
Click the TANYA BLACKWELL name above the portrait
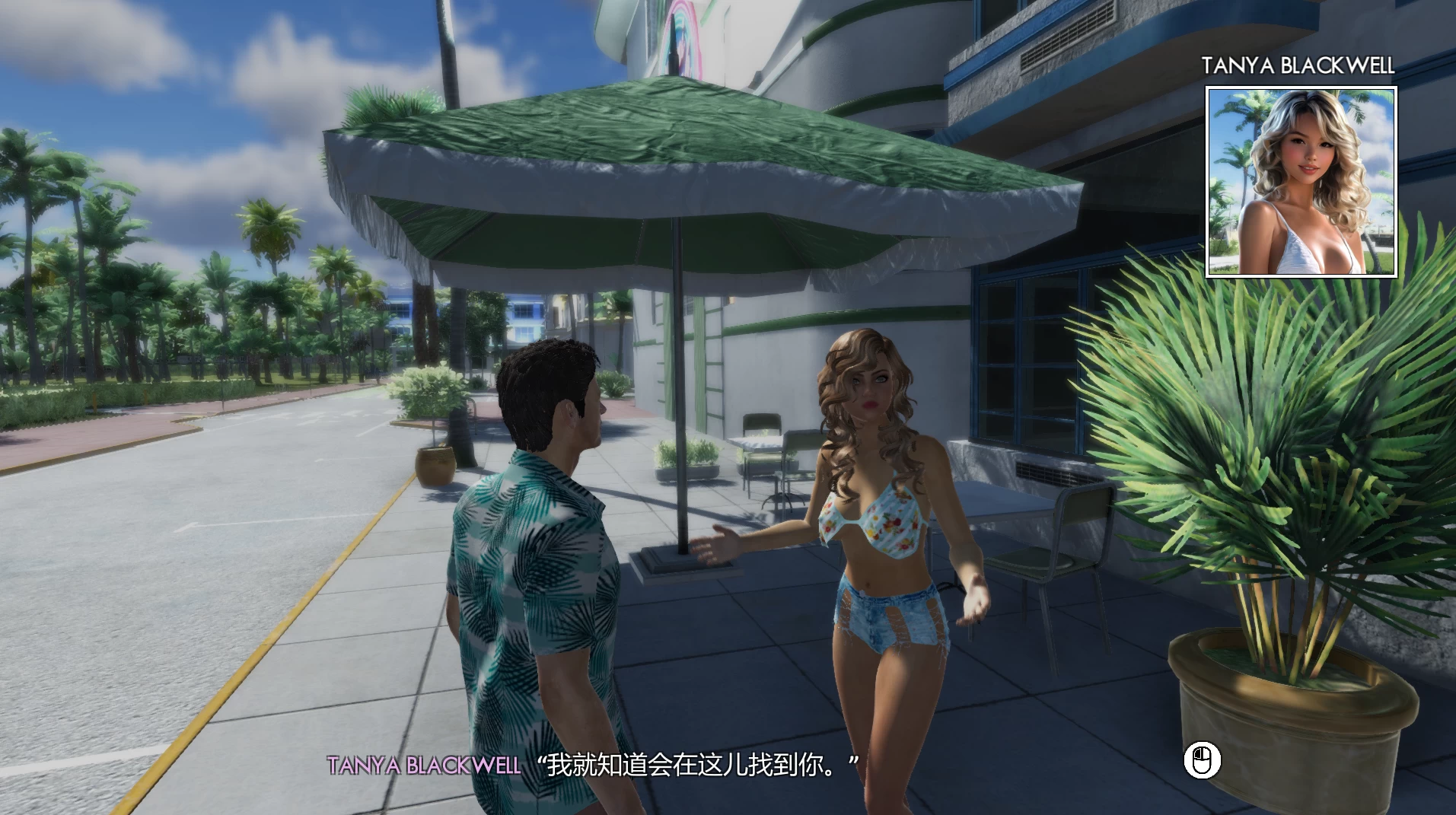(1298, 65)
